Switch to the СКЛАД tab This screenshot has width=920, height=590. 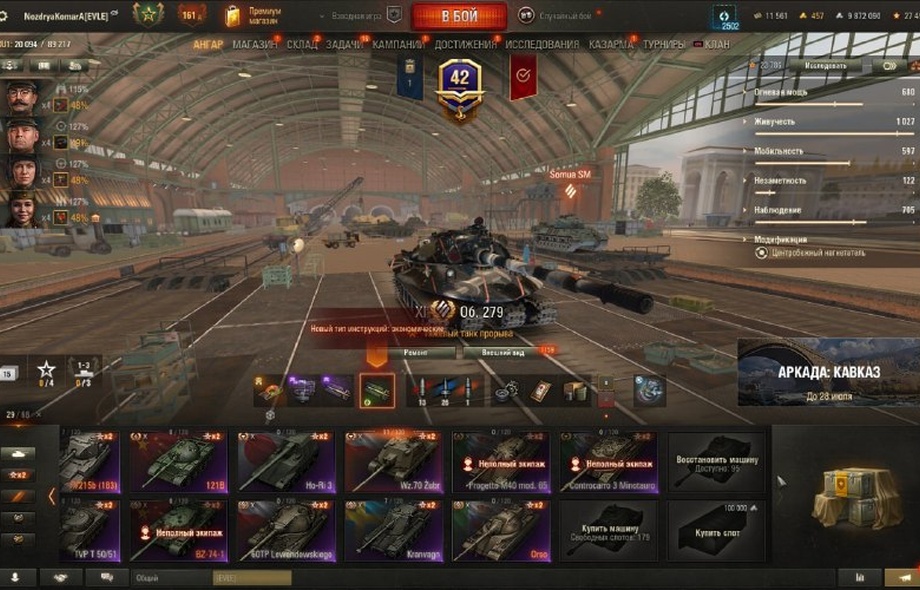click(302, 45)
